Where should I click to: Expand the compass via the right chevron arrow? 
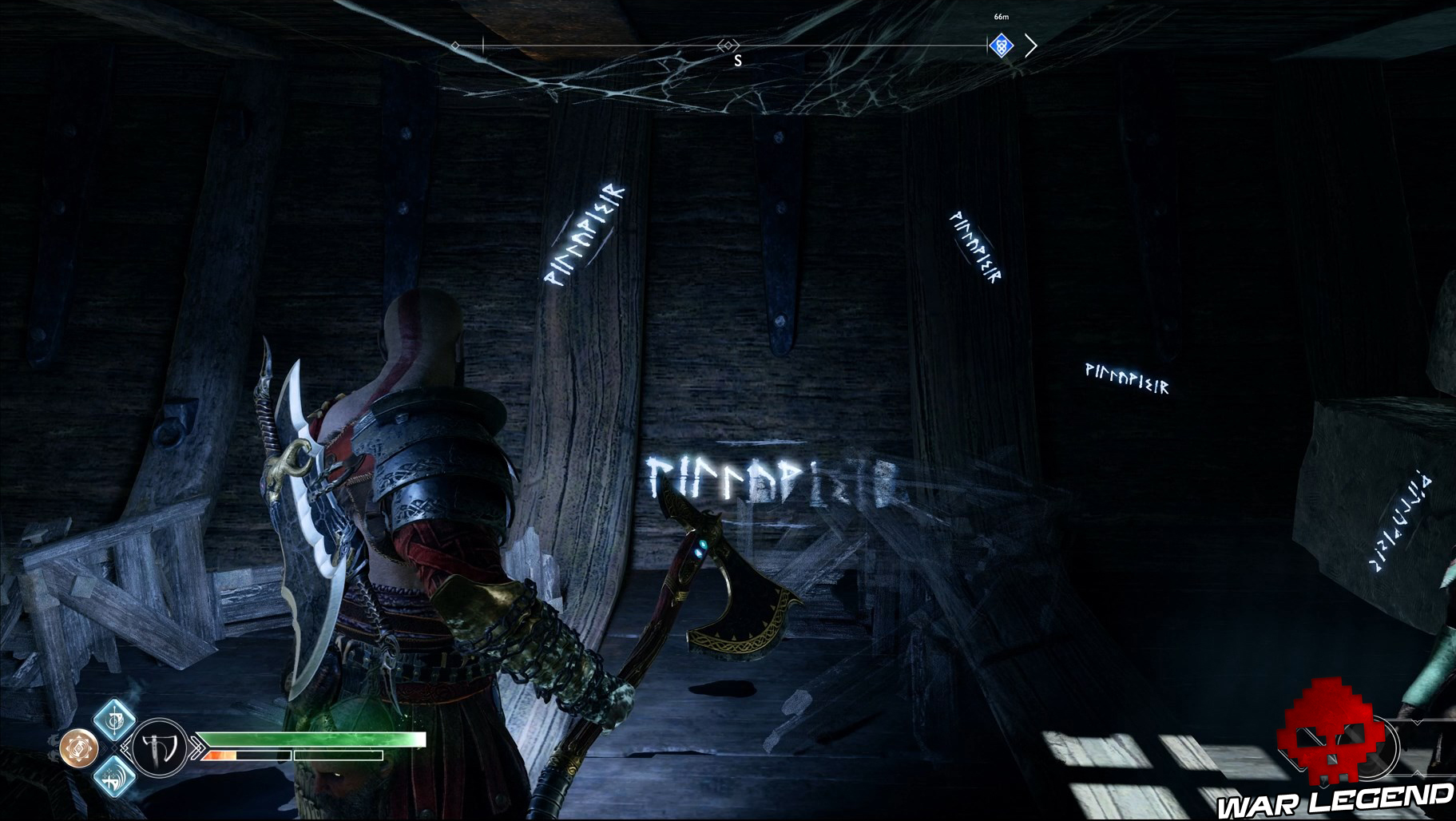1031,46
